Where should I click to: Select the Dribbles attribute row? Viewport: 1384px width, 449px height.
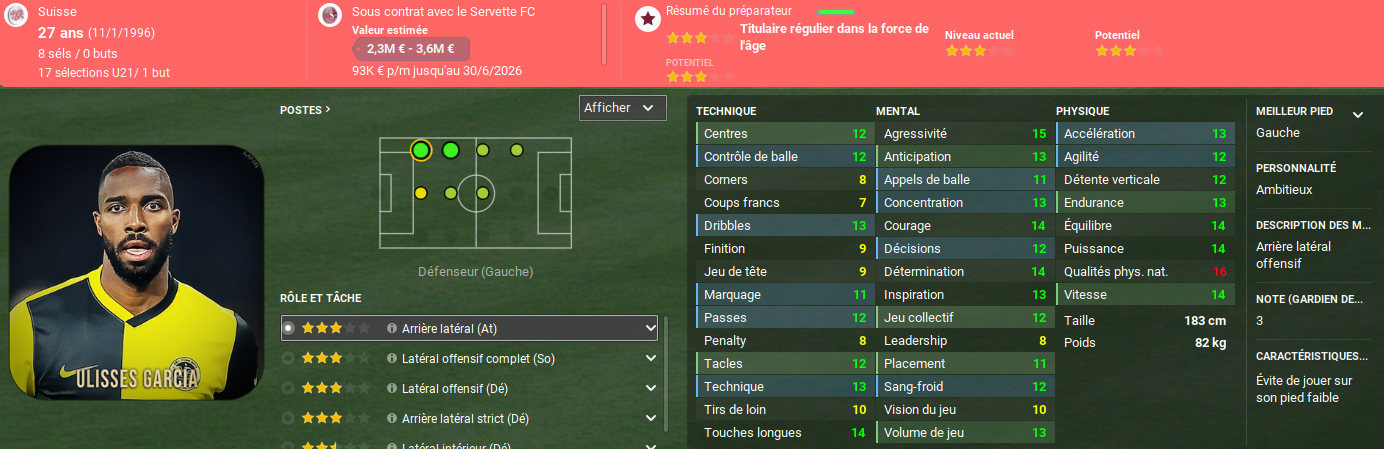point(784,226)
